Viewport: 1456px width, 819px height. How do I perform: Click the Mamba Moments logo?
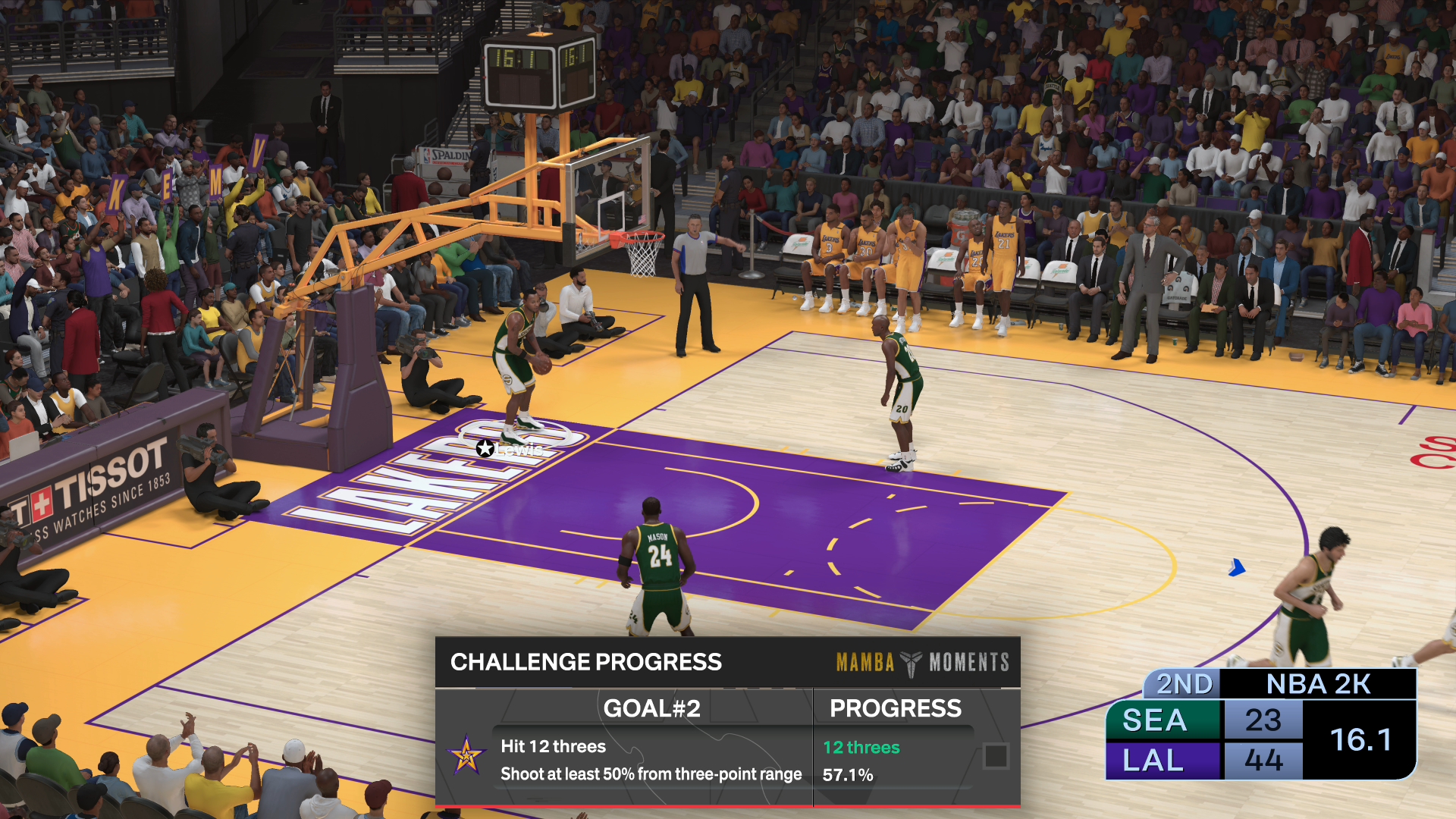click(x=922, y=663)
